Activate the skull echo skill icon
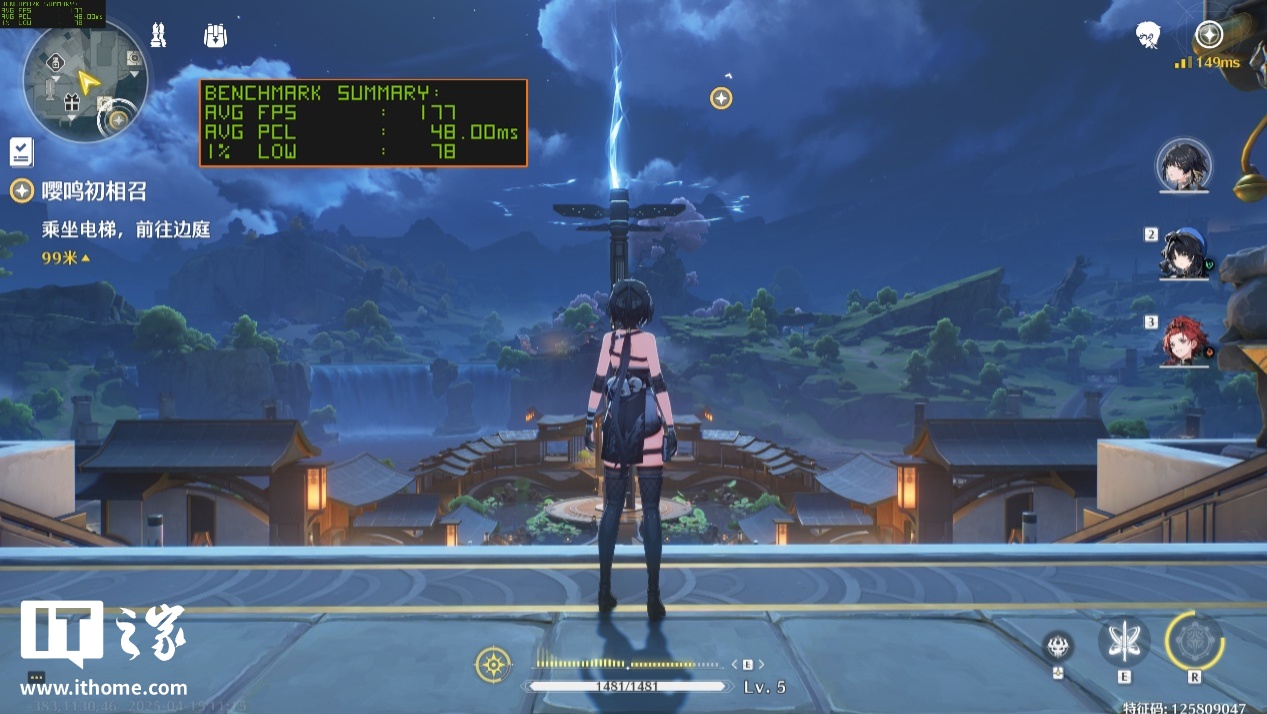The image size is (1267, 714). (x=1058, y=646)
